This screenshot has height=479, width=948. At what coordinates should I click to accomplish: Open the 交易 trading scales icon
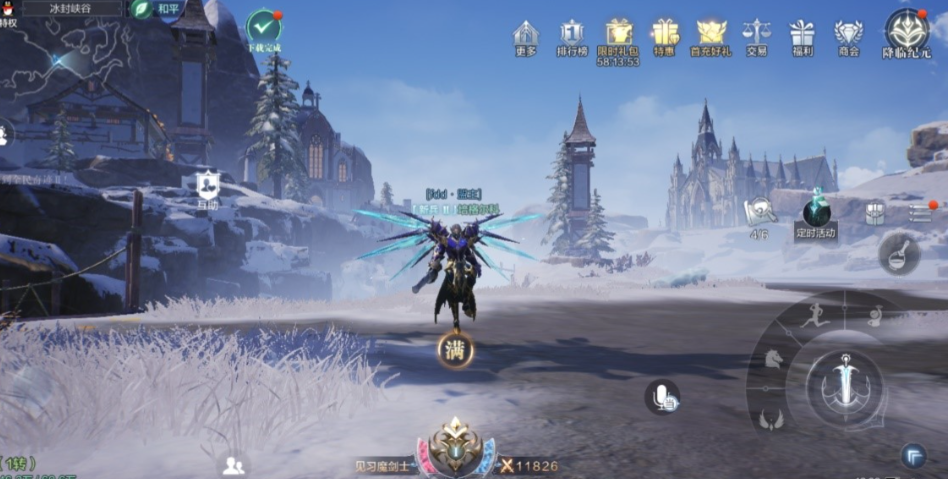pyautogui.click(x=756, y=36)
